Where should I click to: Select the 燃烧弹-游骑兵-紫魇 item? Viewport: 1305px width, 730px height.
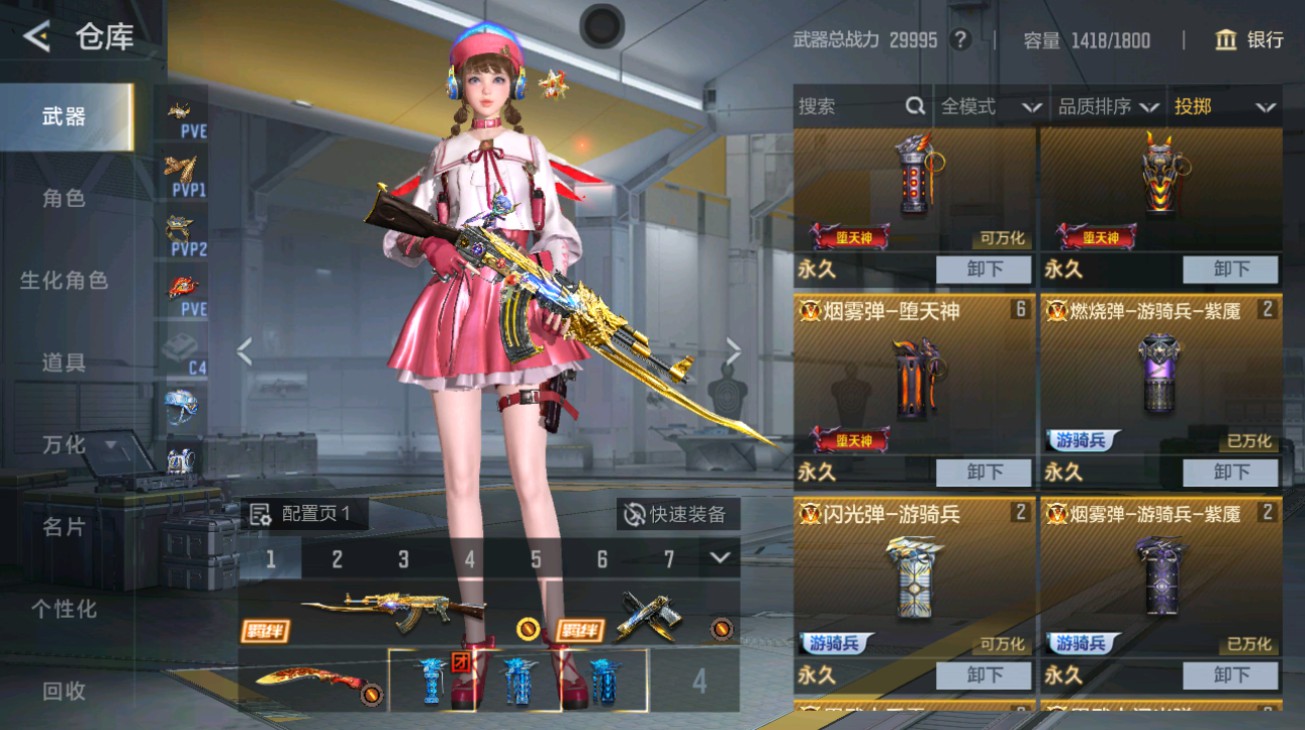tap(1160, 385)
